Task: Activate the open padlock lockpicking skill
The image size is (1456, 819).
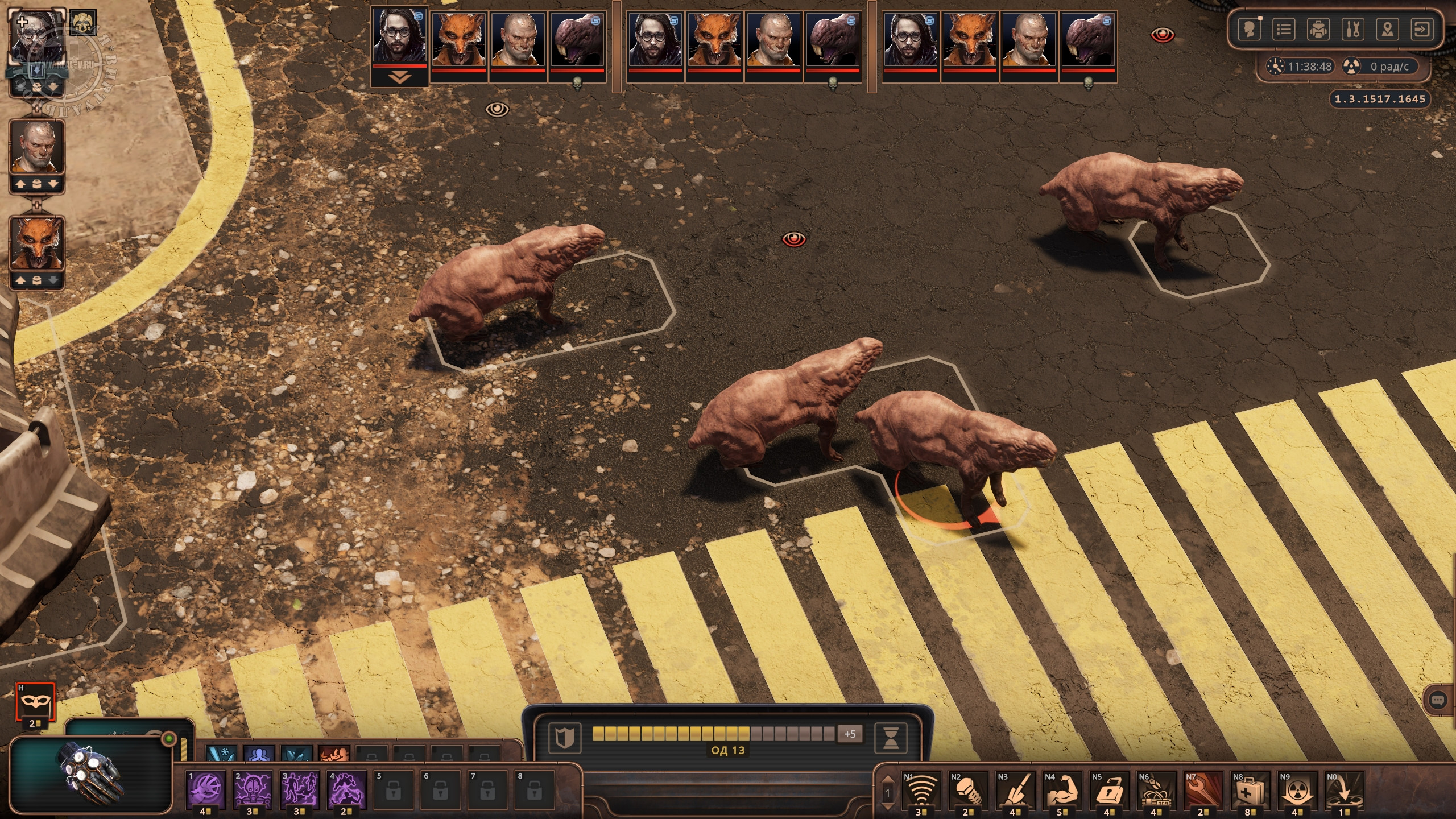Action: (1108, 789)
